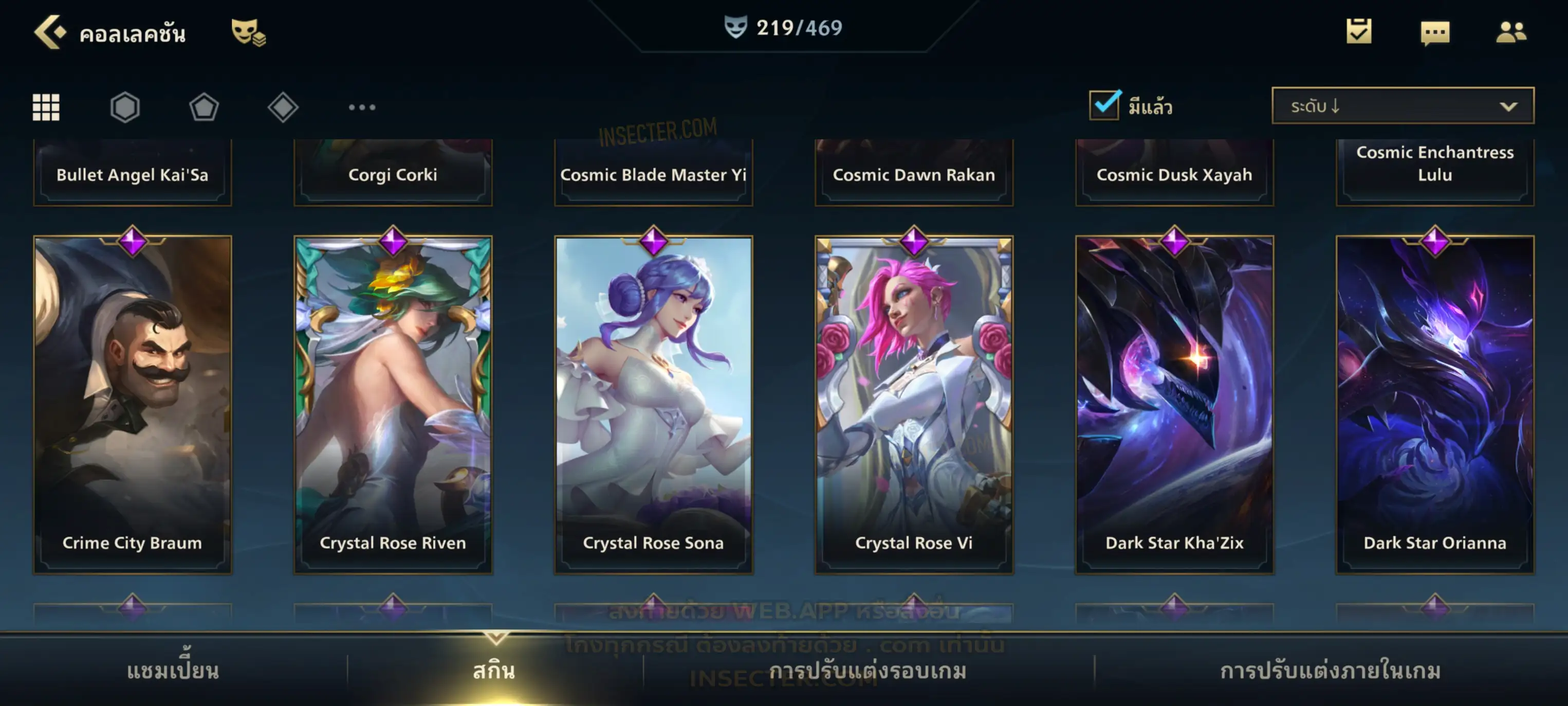The width and height of the screenshot is (1568, 706).
Task: Select the Crime City Braum skin card
Action: [133, 405]
